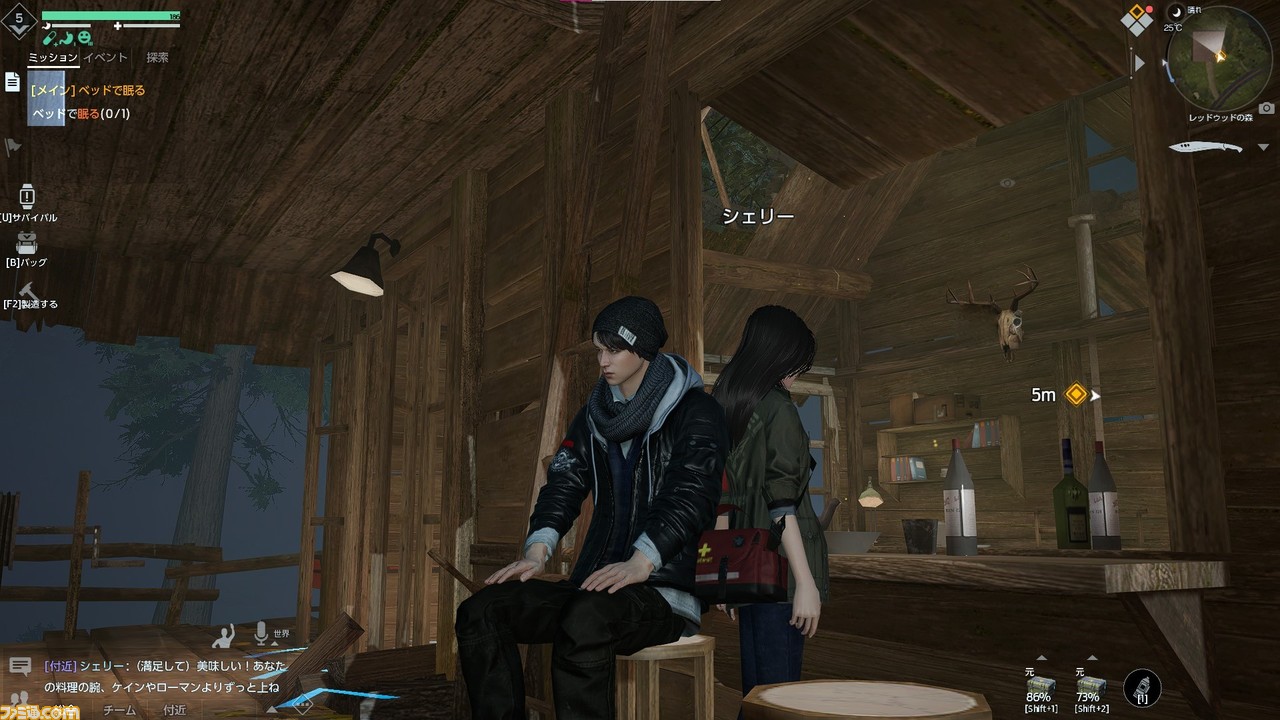Toggle the voice microphone icon near the chat
The image size is (1280, 720).
coord(261,634)
